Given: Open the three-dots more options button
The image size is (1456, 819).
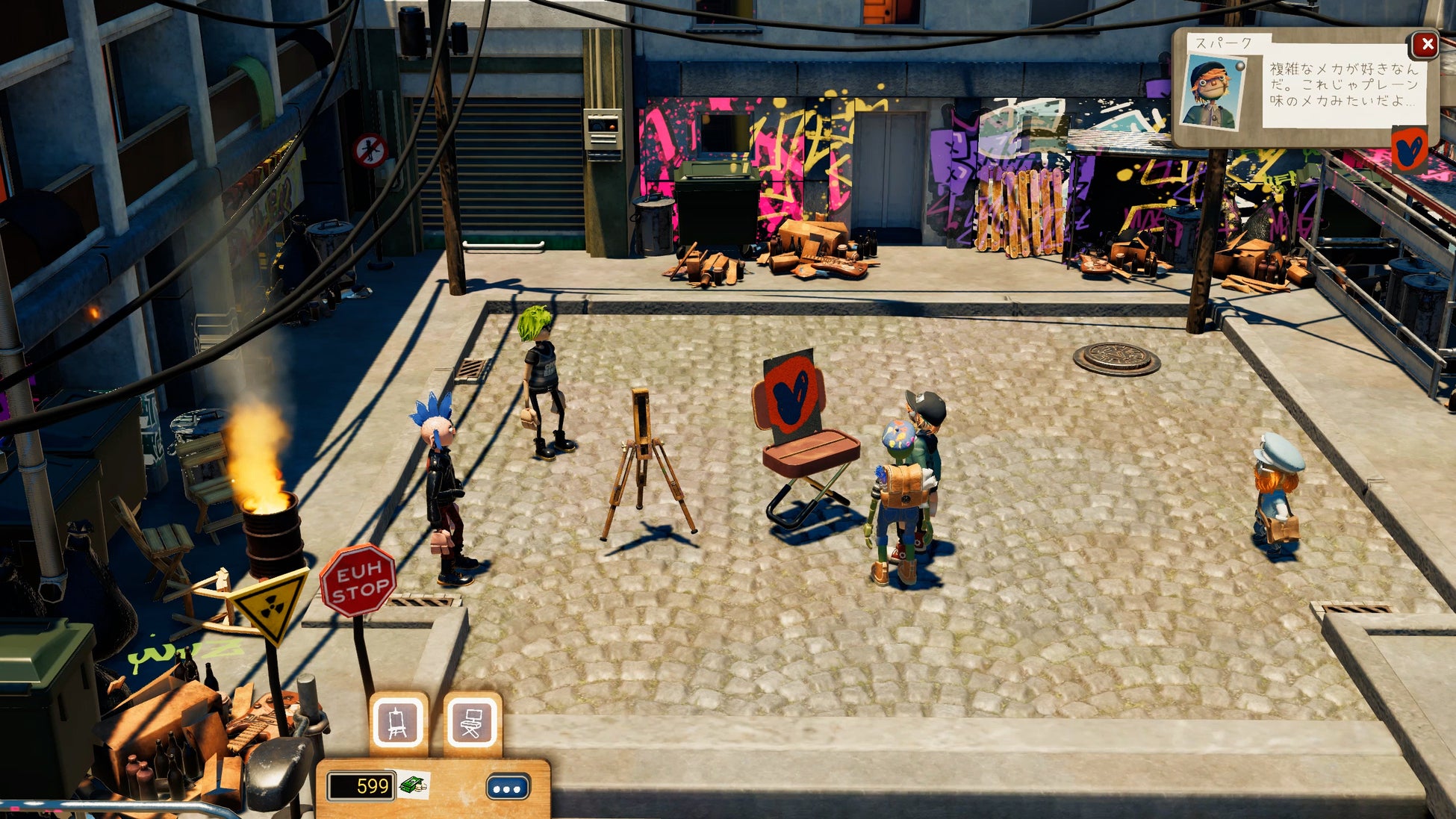Looking at the screenshot, I should 508,788.
